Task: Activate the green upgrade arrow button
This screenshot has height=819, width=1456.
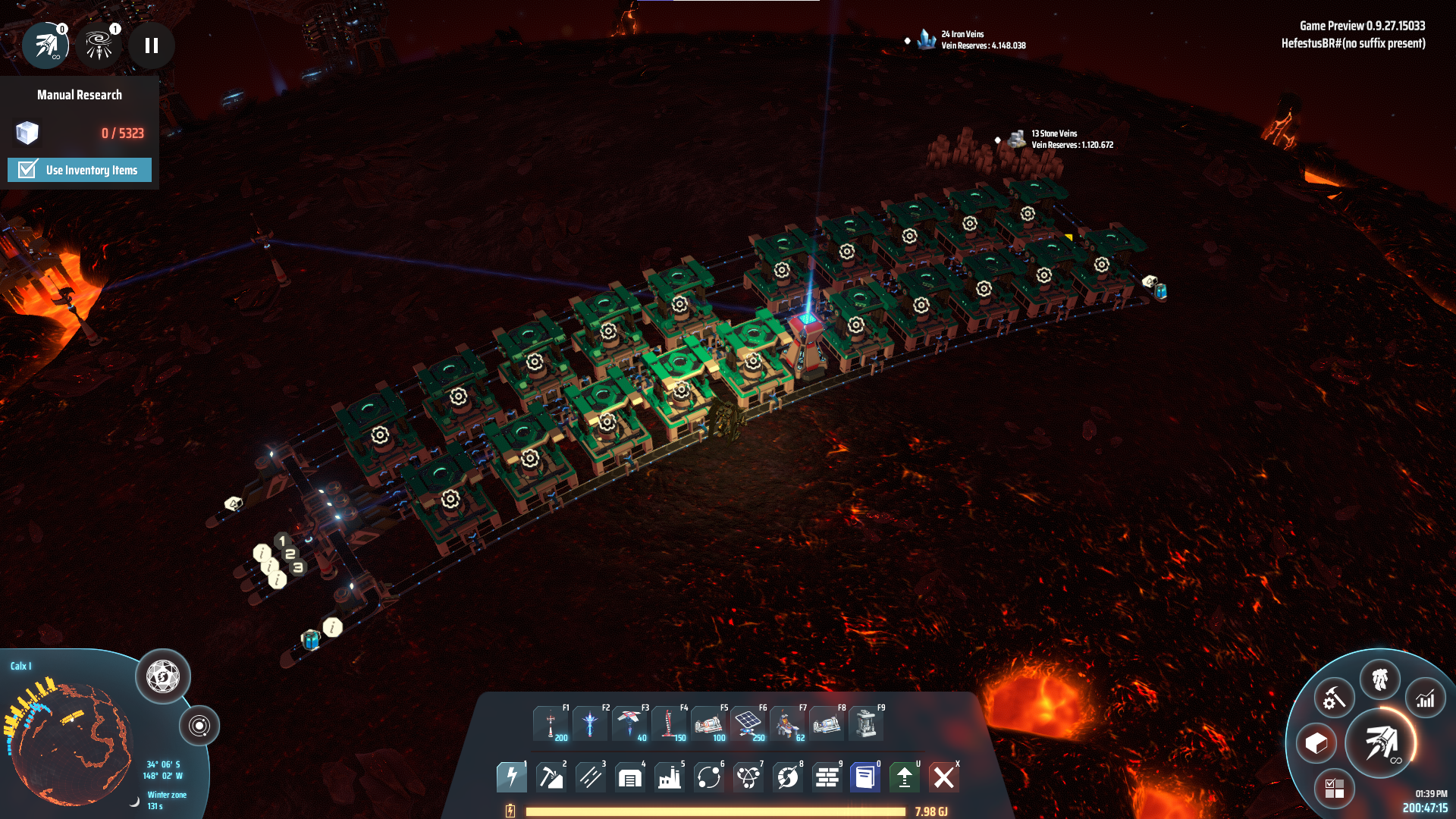Action: [x=905, y=777]
